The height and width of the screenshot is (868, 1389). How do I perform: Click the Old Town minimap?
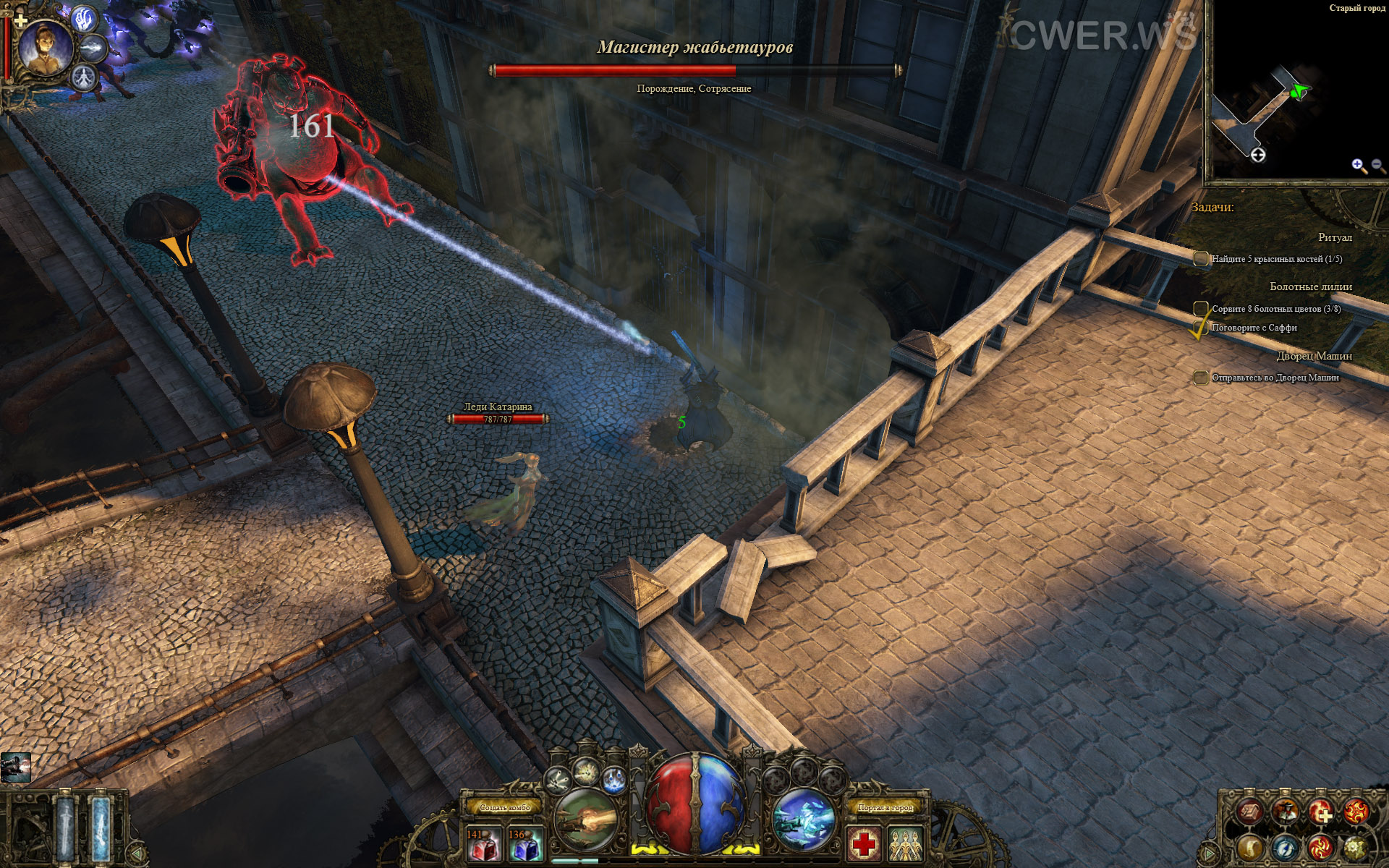[x=1295, y=94]
